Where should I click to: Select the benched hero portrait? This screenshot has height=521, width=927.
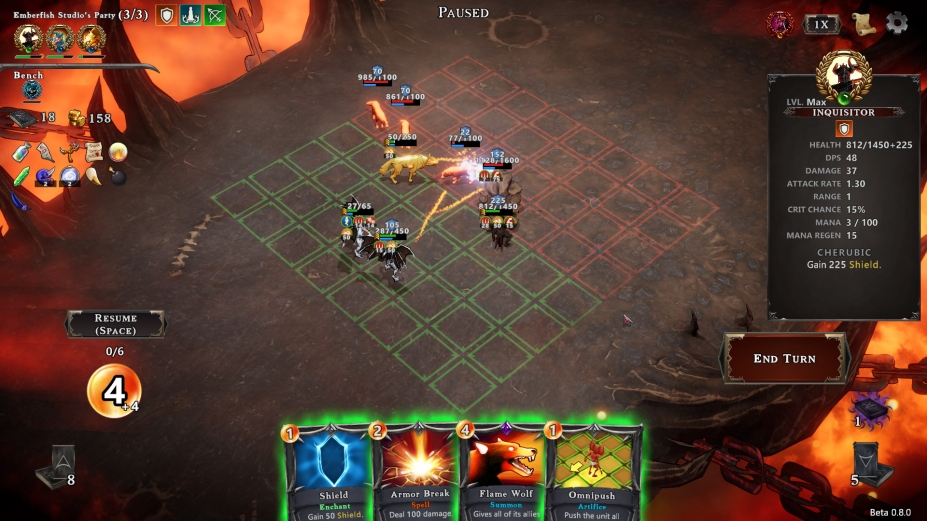32,91
